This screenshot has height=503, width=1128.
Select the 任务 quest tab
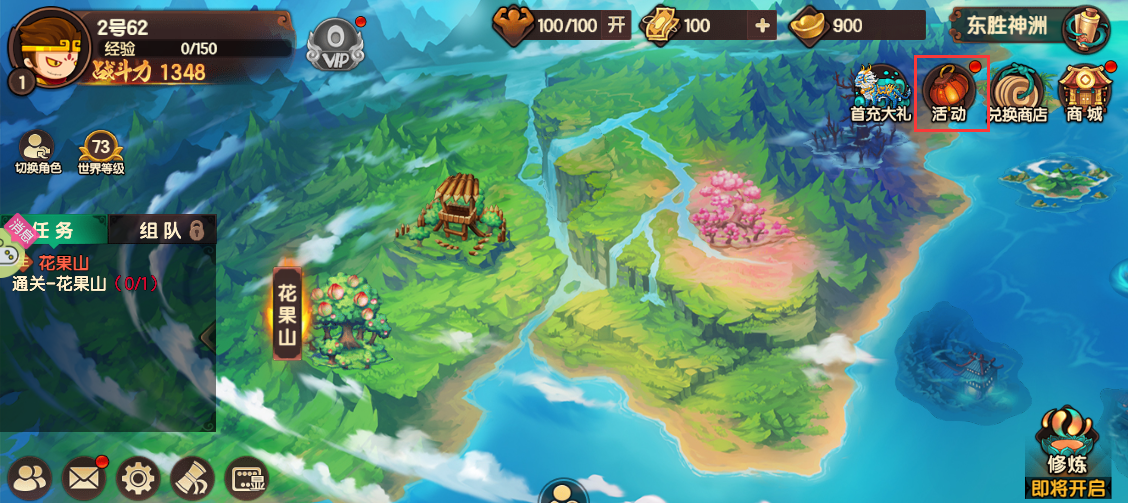55,230
